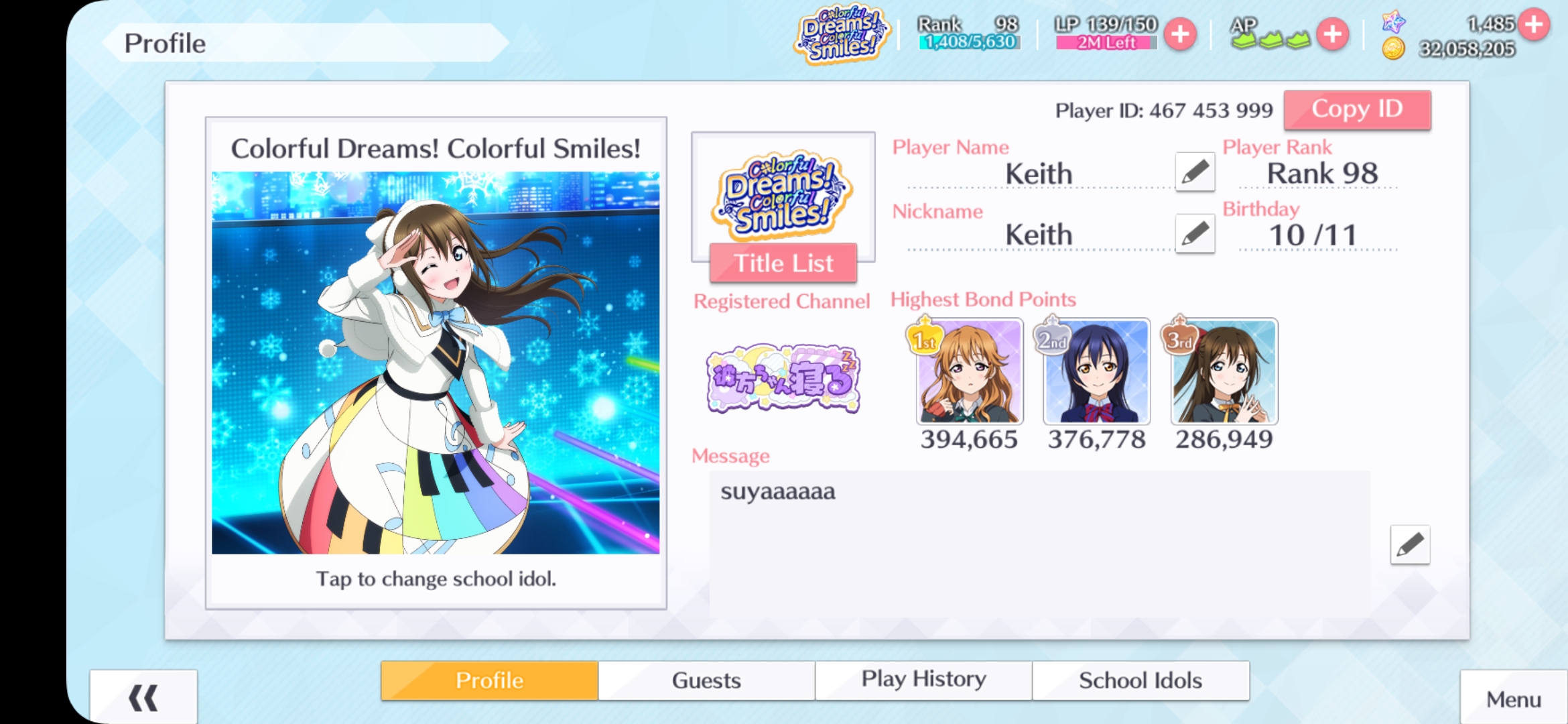This screenshot has height=724, width=1568.
Task: View the 2nd place bond idol
Action: coord(1097,371)
